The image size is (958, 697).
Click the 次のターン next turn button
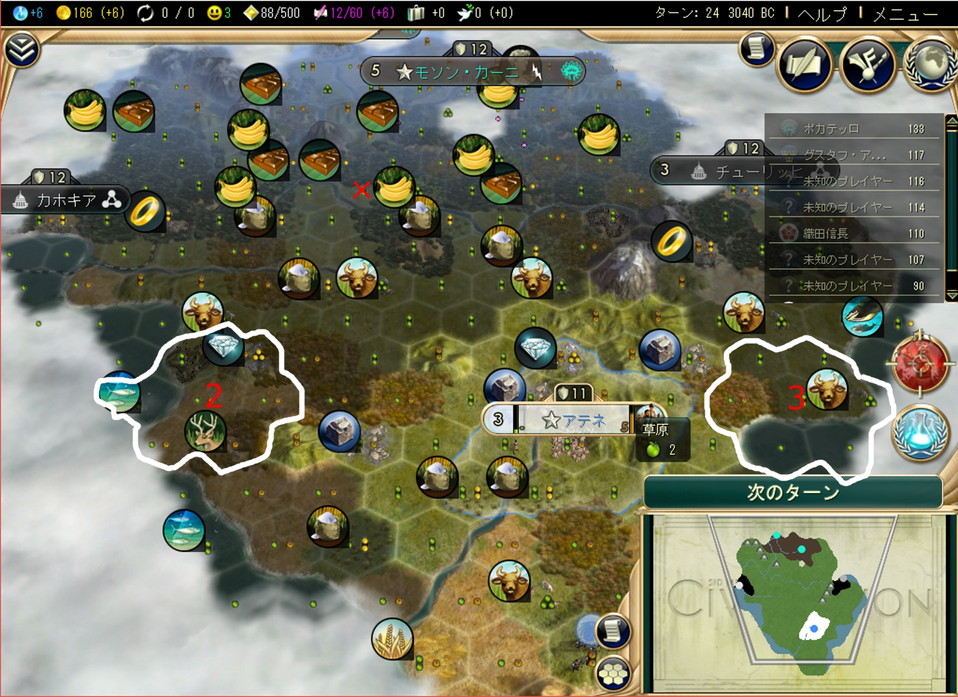coord(792,492)
